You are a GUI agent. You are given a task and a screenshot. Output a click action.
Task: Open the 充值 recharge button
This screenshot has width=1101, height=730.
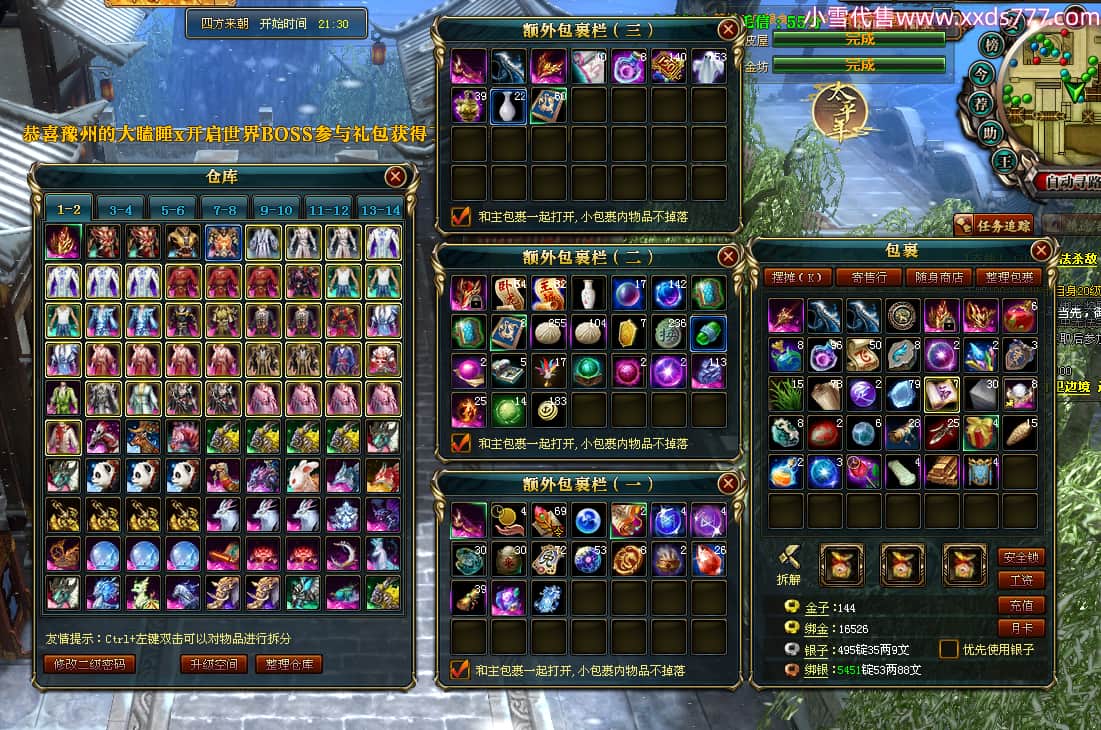(x=1021, y=605)
